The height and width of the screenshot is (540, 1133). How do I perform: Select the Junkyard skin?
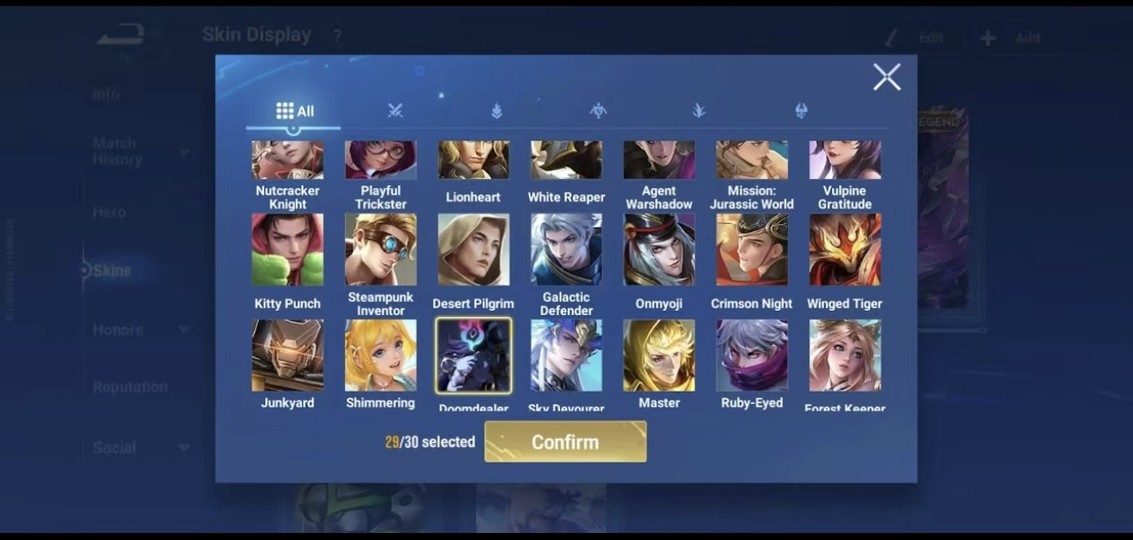(x=288, y=356)
